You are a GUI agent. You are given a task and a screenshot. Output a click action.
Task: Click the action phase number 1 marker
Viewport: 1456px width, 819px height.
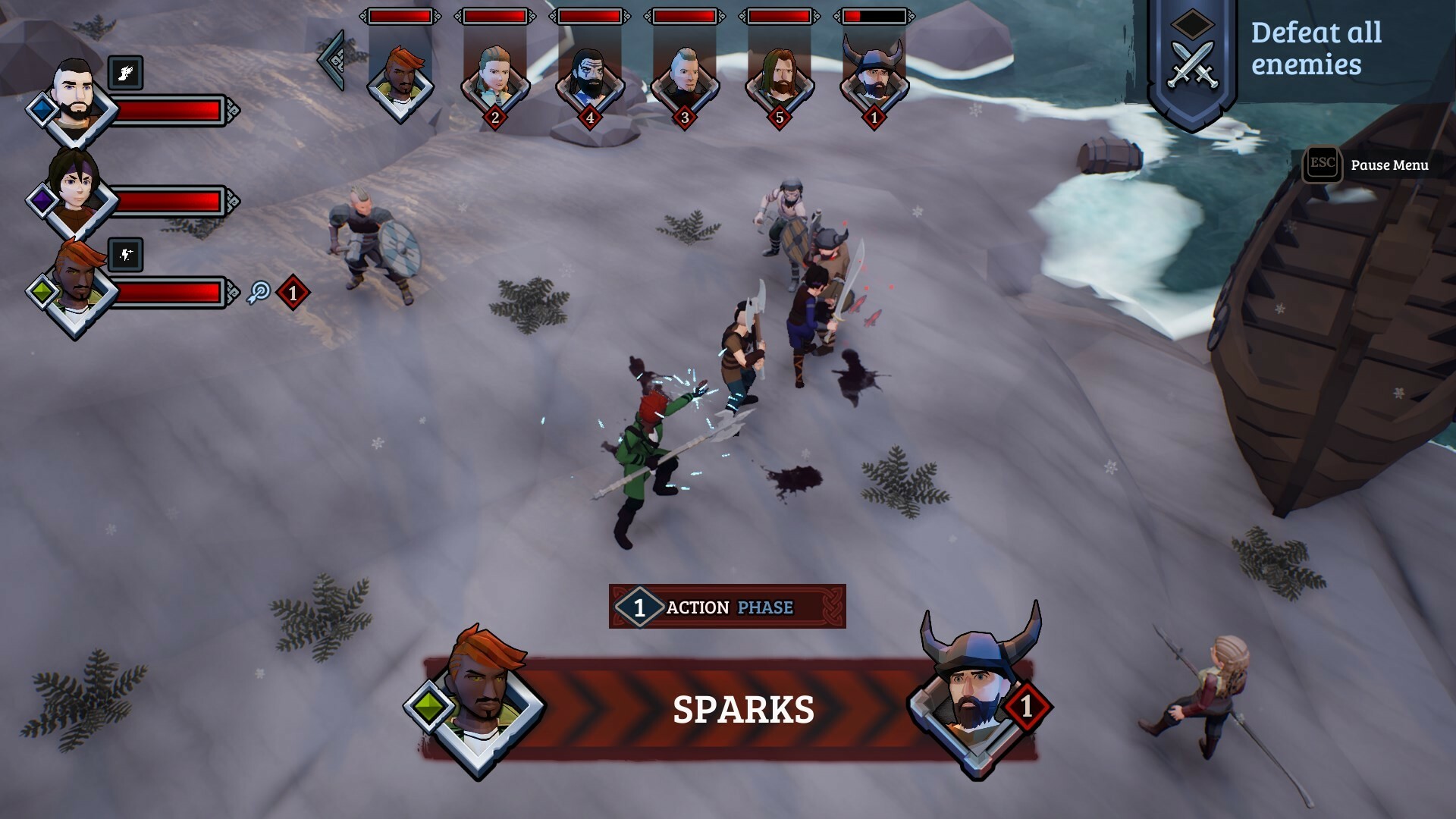641,607
